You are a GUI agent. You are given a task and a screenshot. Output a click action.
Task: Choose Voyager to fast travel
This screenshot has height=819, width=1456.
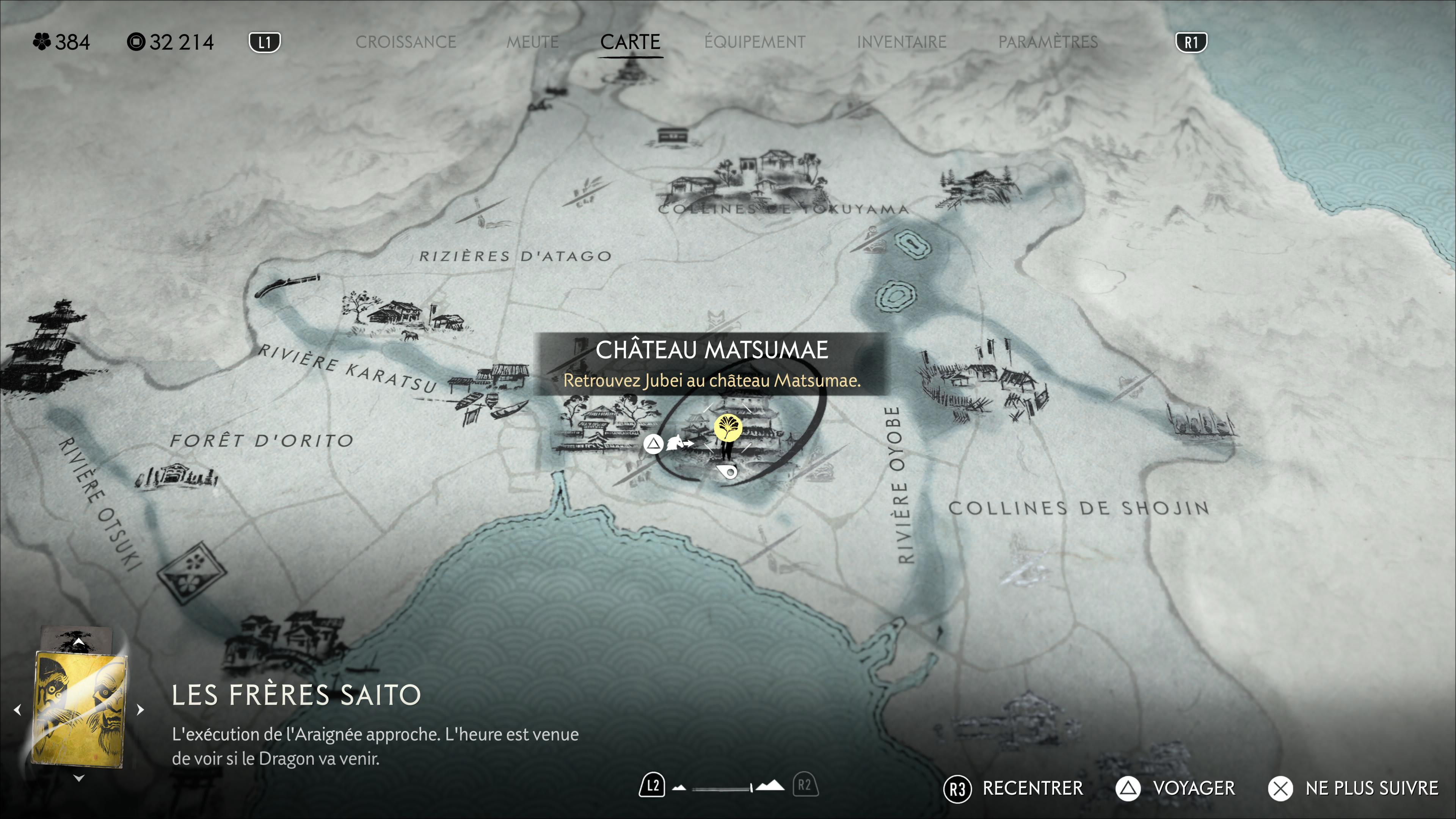1176,788
